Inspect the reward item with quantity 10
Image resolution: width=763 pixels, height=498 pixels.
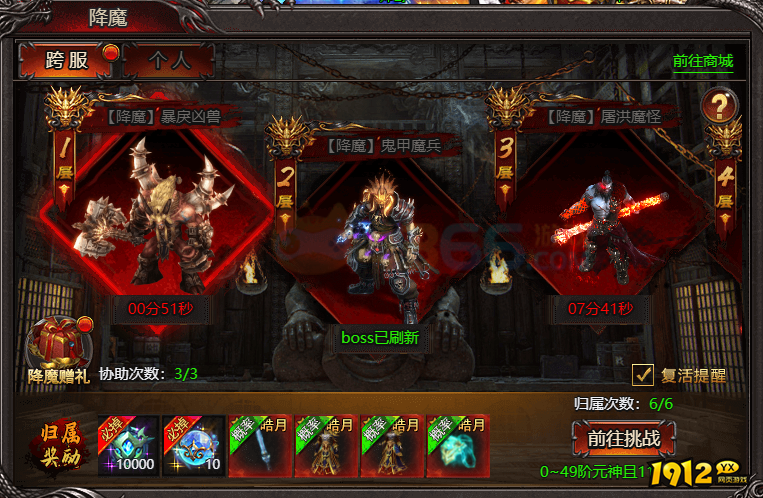click(x=193, y=444)
